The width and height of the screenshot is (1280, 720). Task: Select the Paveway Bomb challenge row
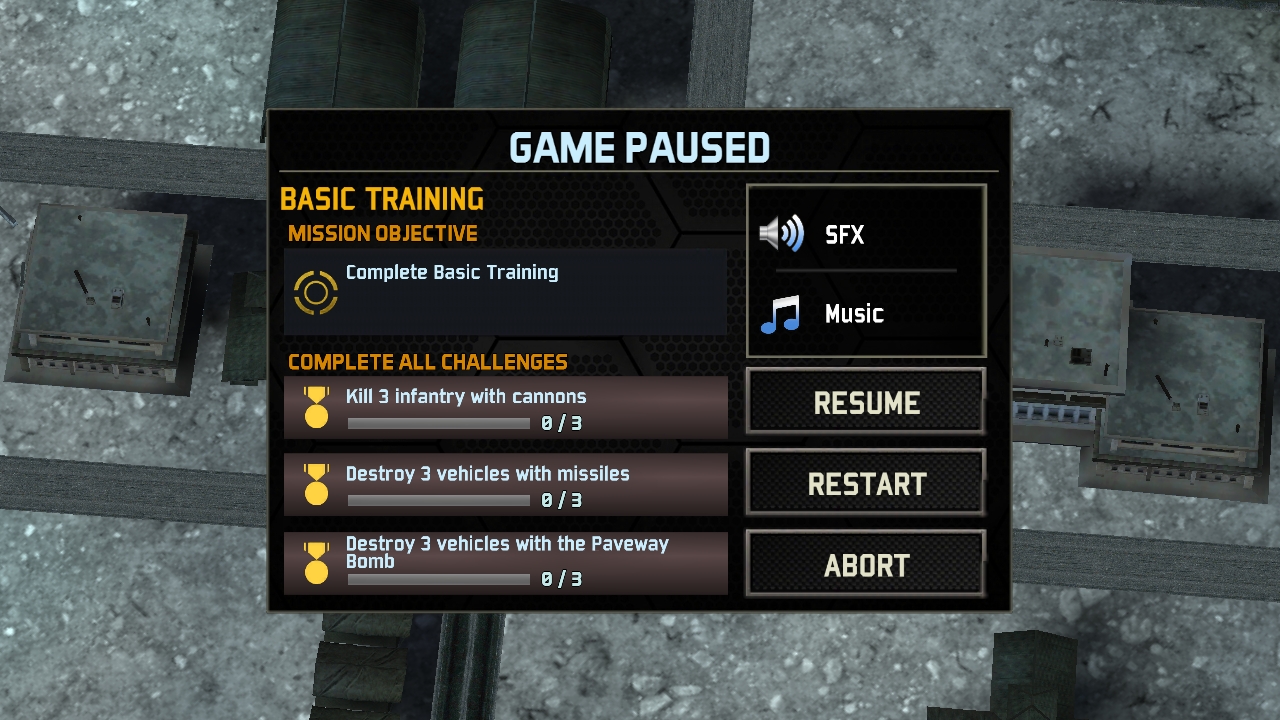(x=505, y=563)
